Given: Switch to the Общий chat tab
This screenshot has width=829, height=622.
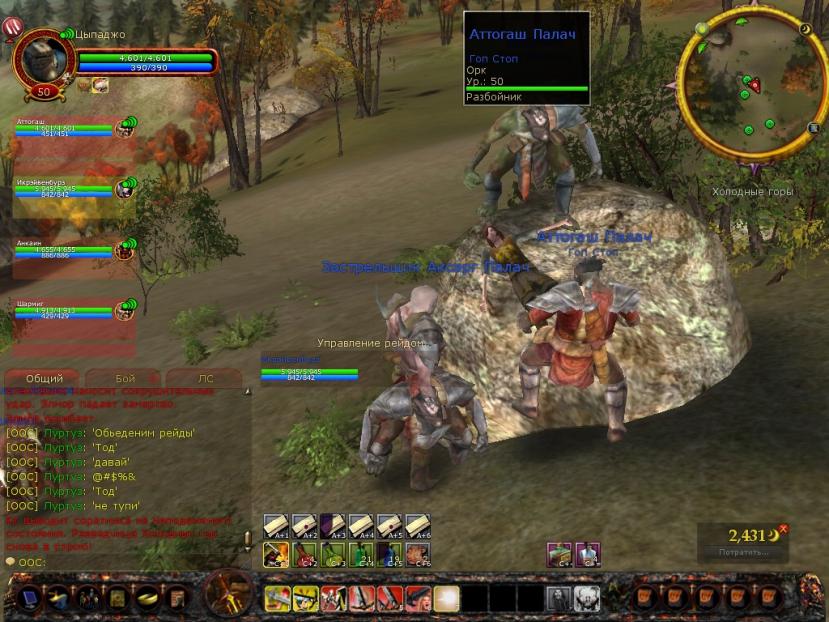Looking at the screenshot, I should point(44,379).
